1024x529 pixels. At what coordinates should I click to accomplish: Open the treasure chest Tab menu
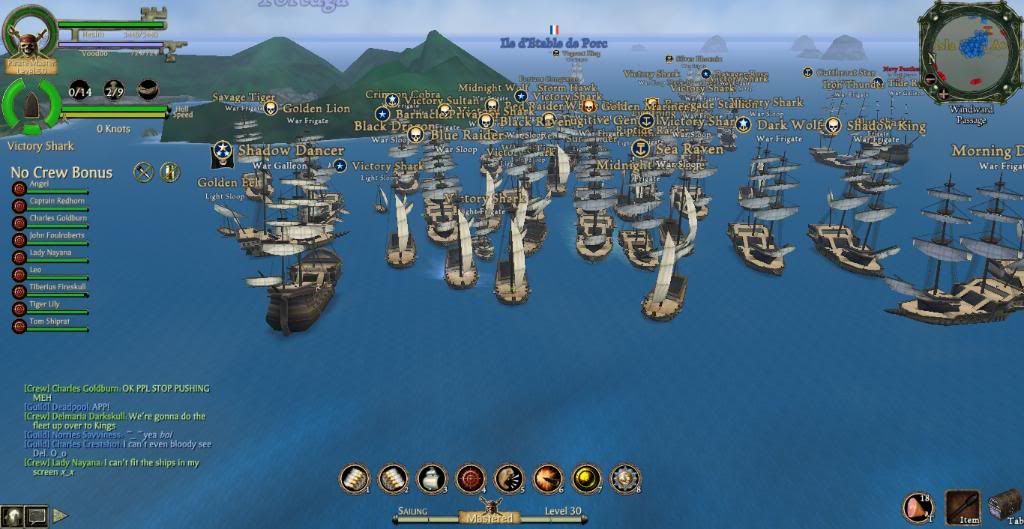tap(1005, 506)
